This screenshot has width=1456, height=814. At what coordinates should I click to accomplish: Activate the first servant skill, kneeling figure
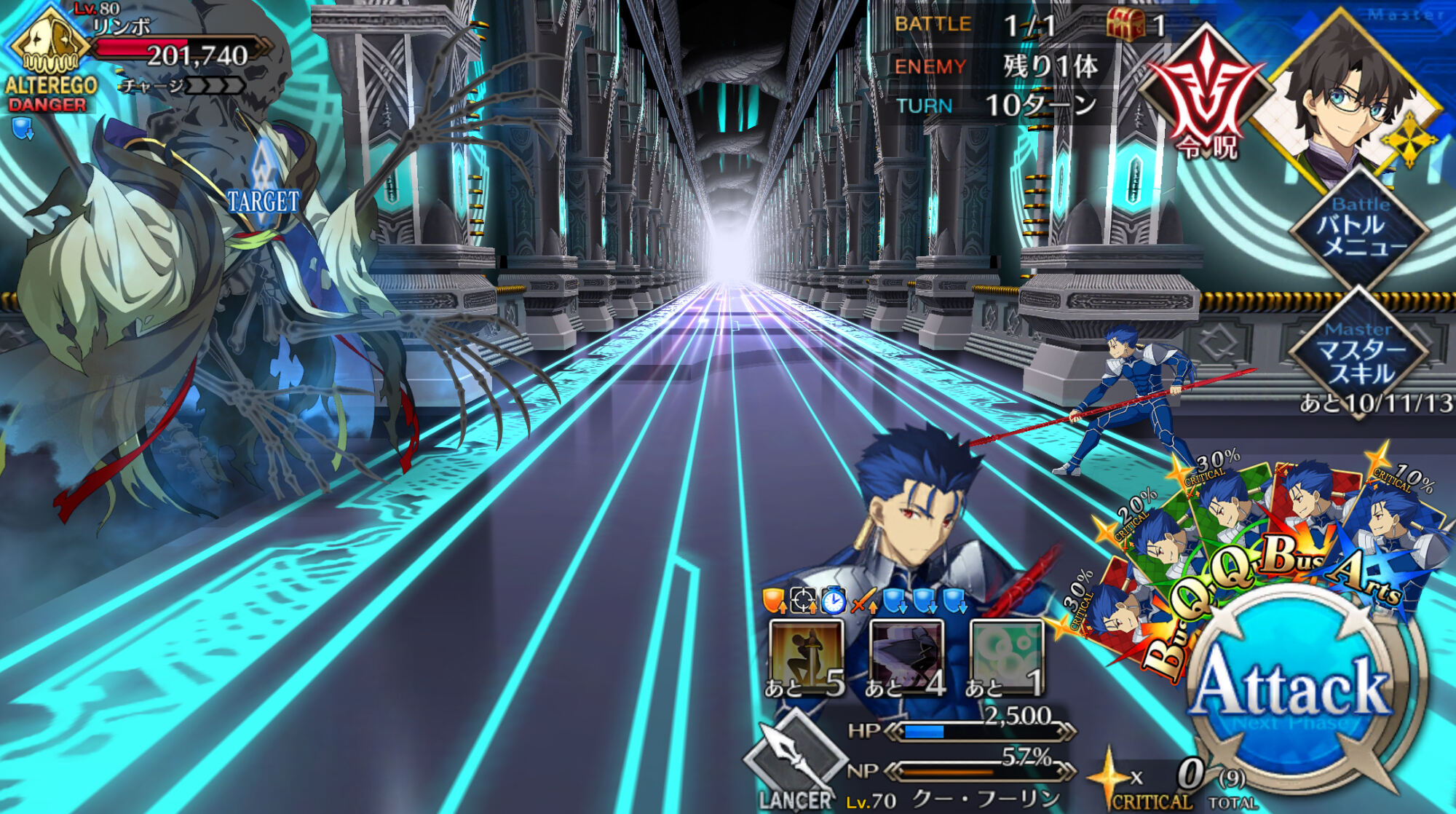coord(806,655)
